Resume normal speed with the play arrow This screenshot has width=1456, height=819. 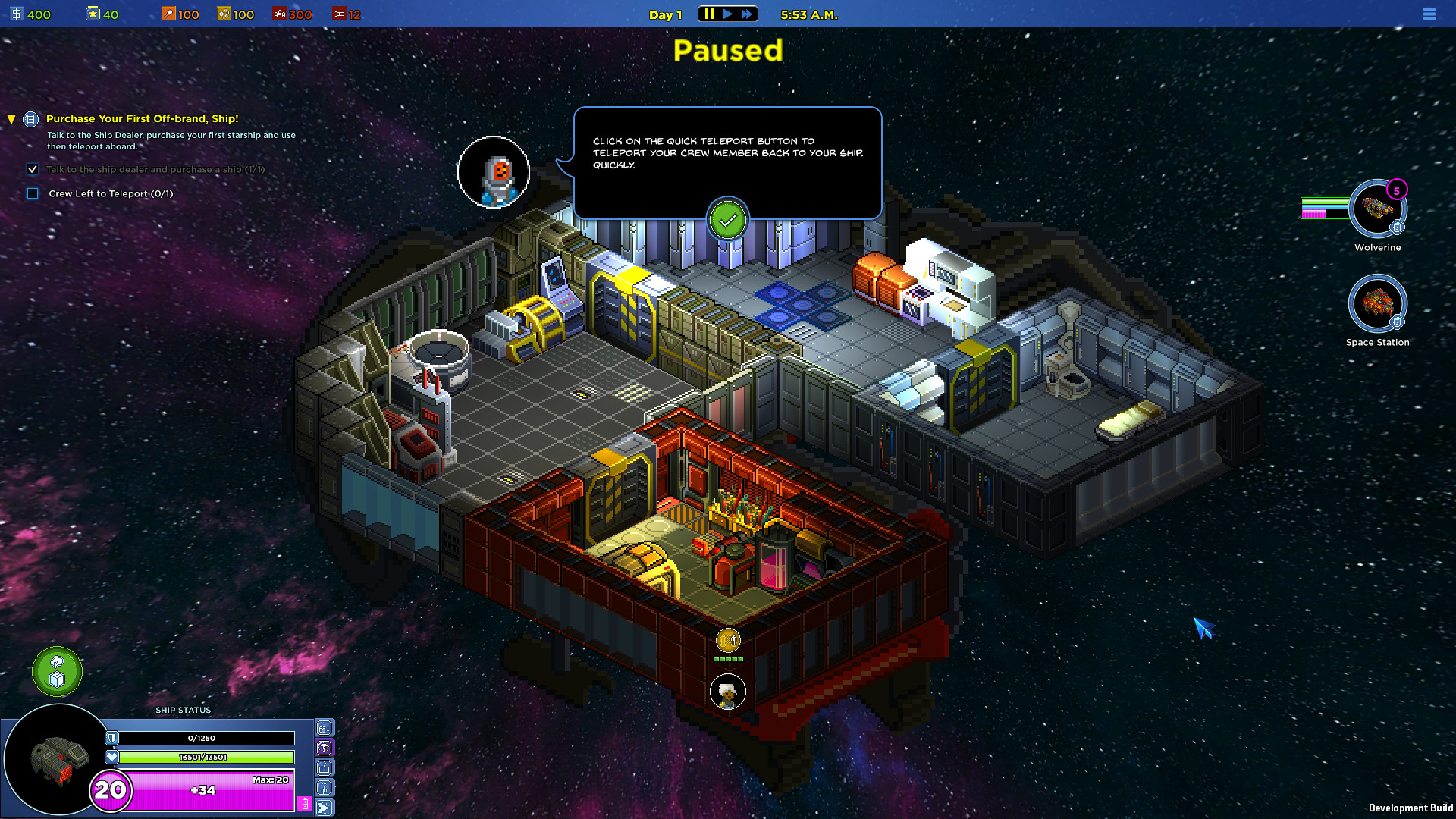tap(728, 14)
